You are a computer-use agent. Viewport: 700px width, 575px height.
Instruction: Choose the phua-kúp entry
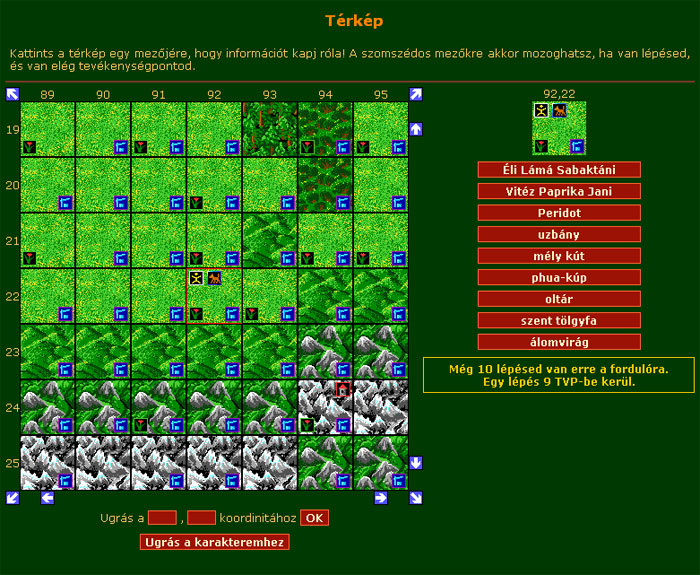[x=559, y=277]
